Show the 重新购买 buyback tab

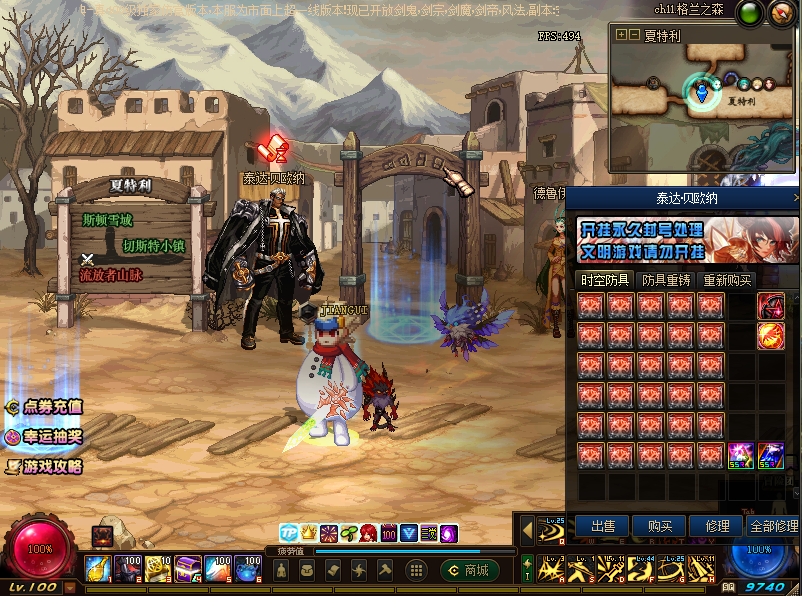coord(727,280)
